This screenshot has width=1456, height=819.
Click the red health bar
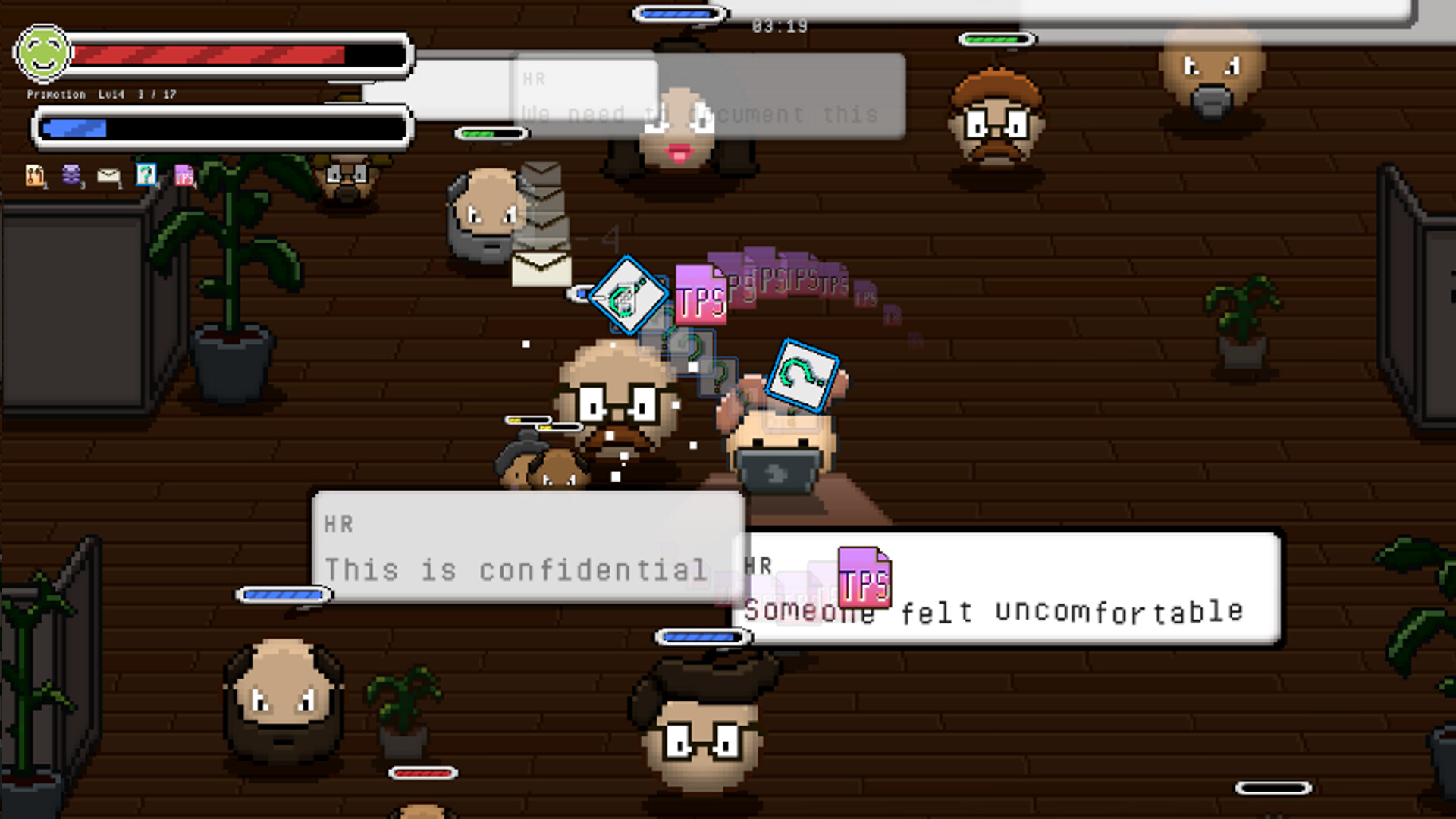[x=212, y=55]
